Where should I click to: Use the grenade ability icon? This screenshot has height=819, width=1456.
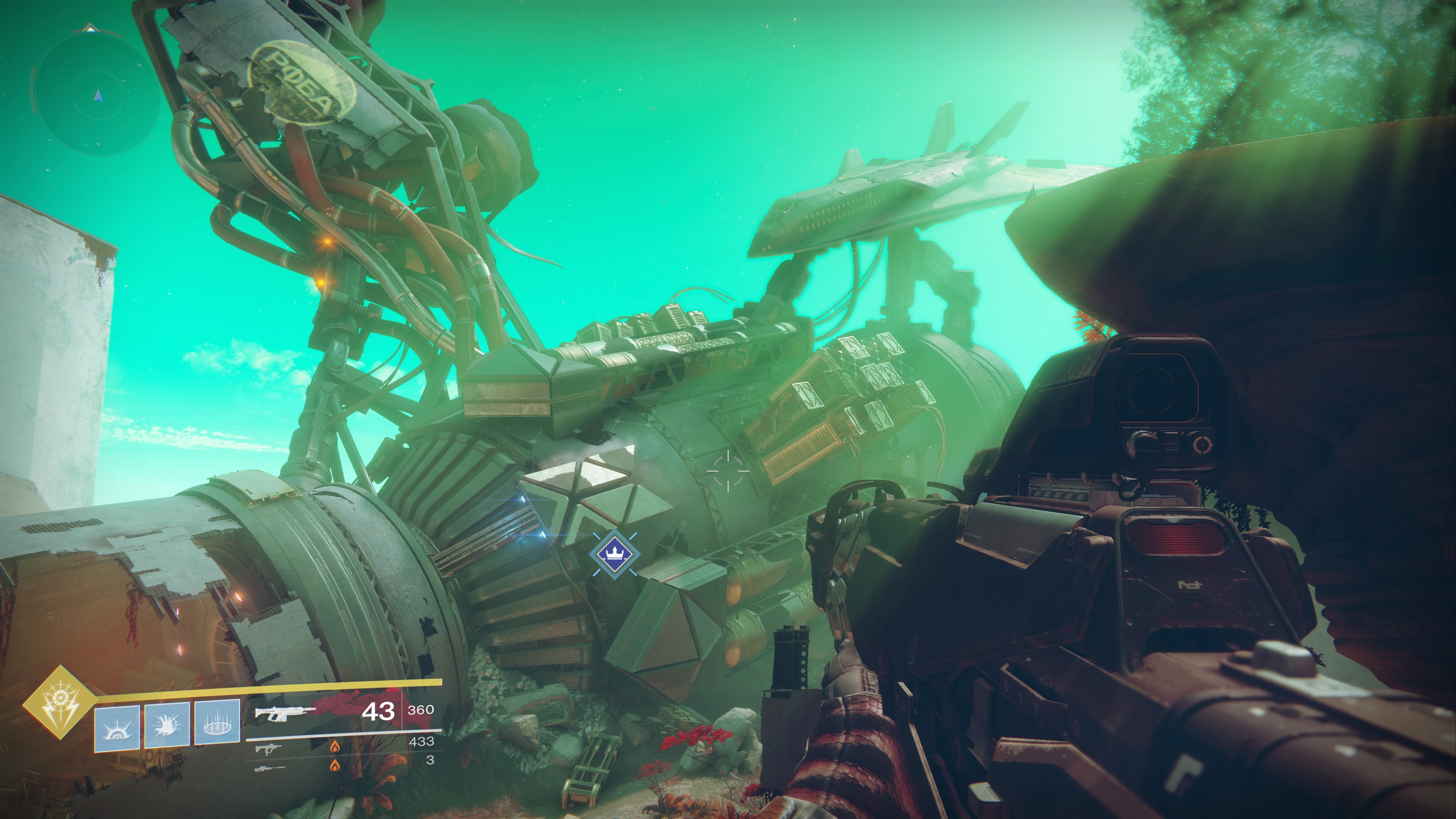pos(116,728)
